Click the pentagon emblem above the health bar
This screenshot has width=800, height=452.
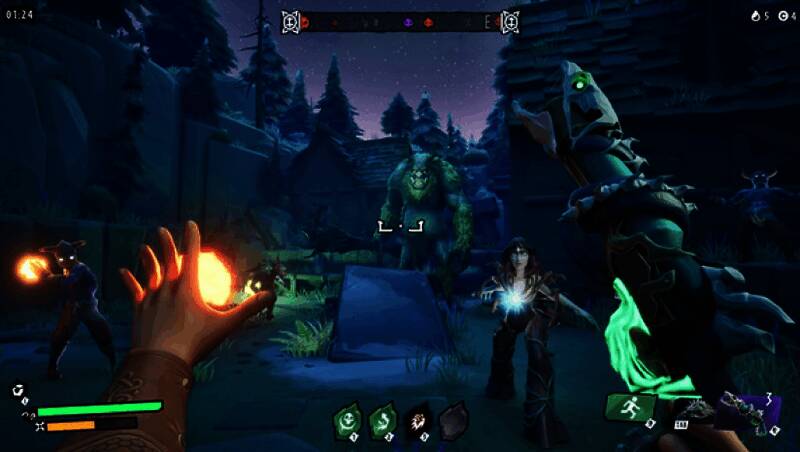(x=18, y=391)
